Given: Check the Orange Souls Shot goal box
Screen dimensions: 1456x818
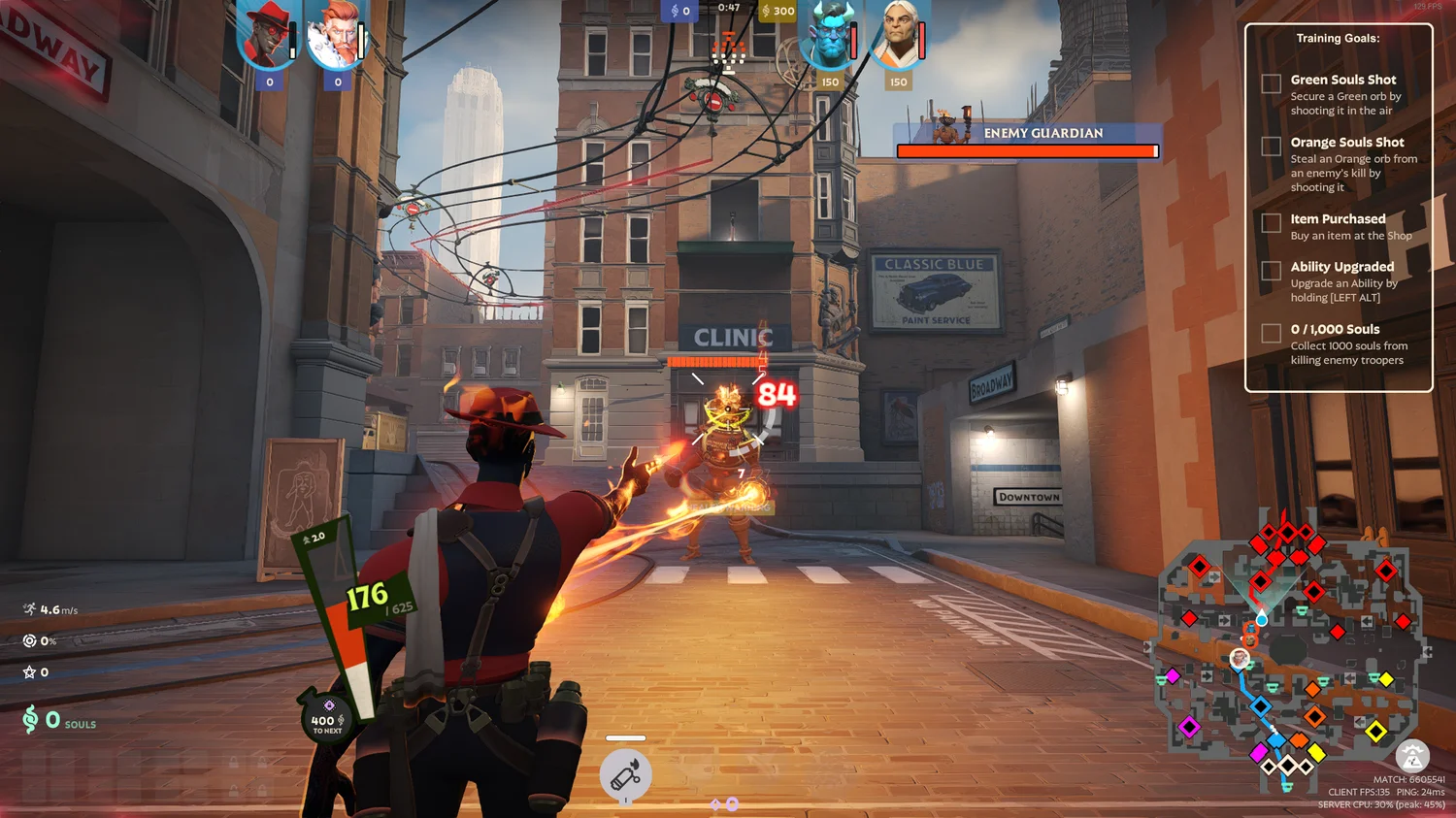Looking at the screenshot, I should tap(1270, 147).
